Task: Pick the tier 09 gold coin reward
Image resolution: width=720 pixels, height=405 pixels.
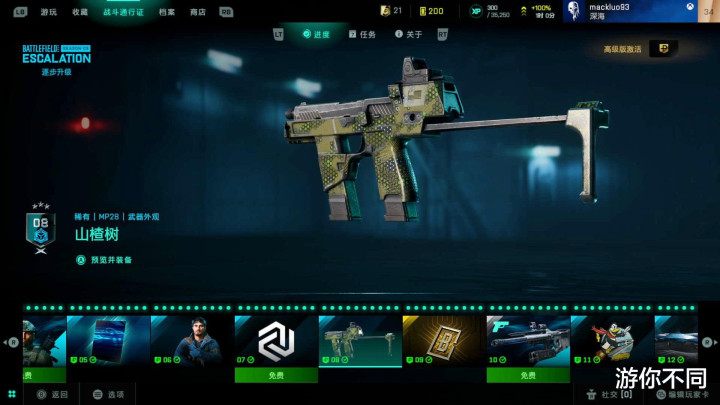Action: (444, 341)
